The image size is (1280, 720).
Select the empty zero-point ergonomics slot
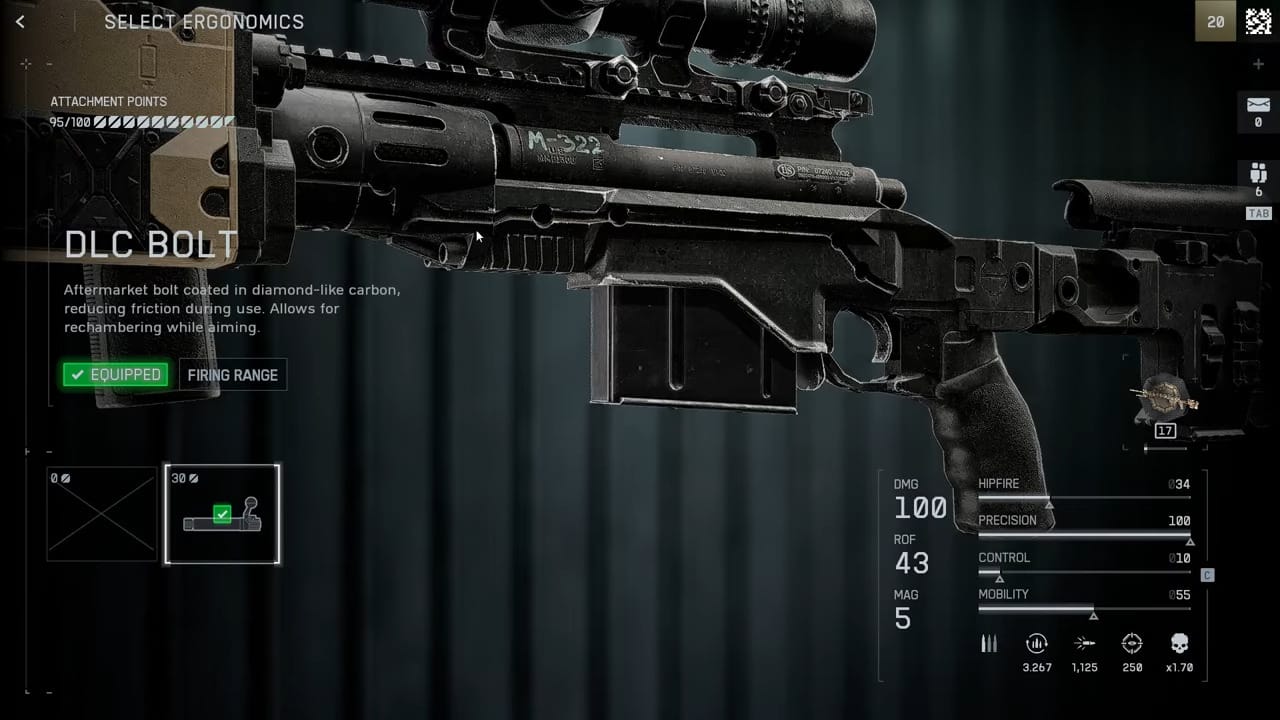(x=102, y=514)
